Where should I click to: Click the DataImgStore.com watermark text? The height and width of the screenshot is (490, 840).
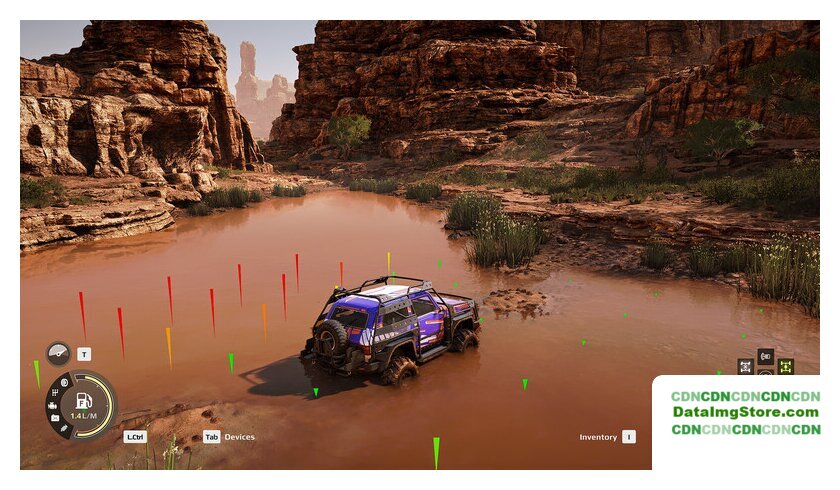point(745,412)
